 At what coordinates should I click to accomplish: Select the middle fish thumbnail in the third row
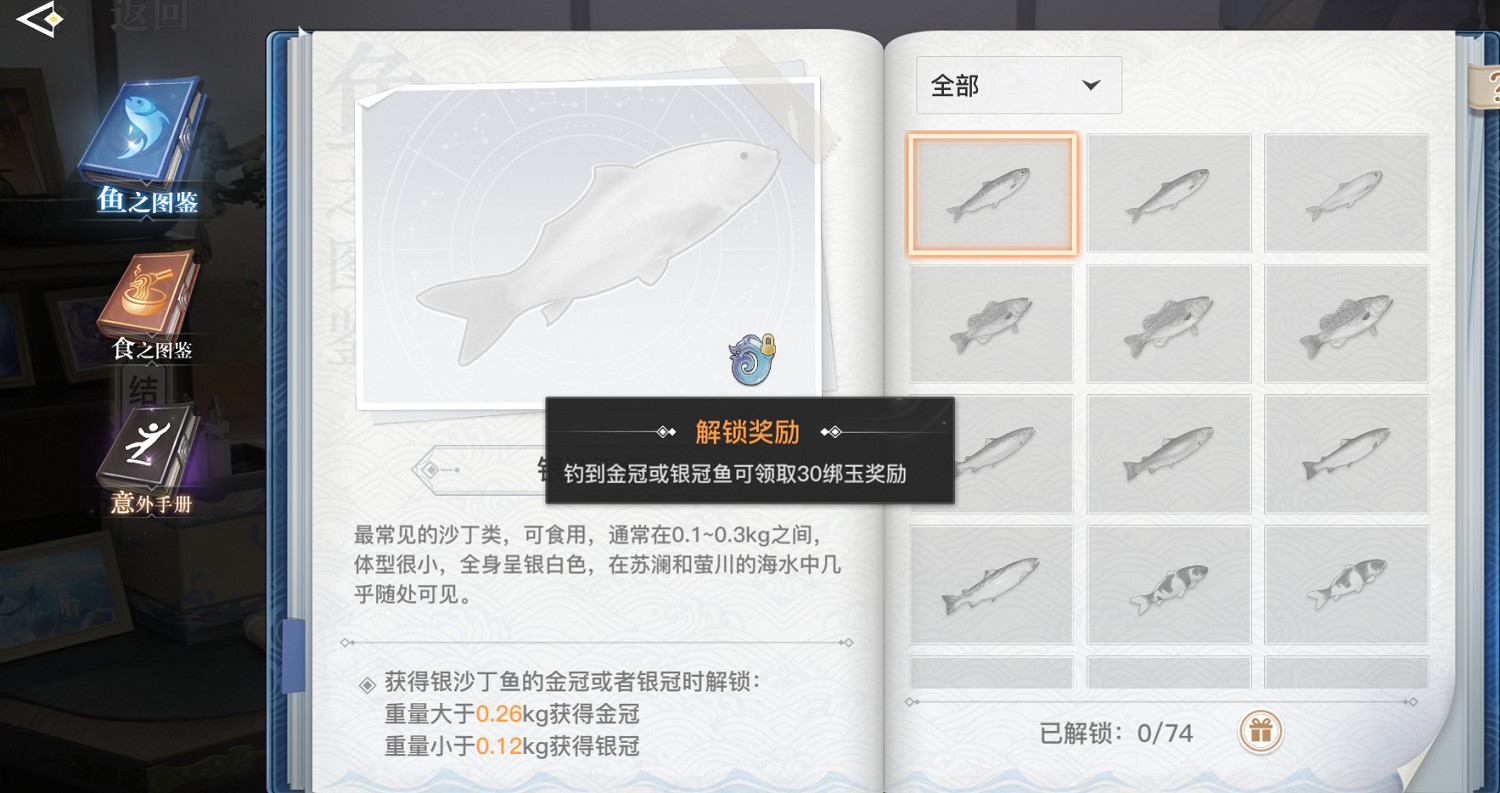click(1169, 453)
